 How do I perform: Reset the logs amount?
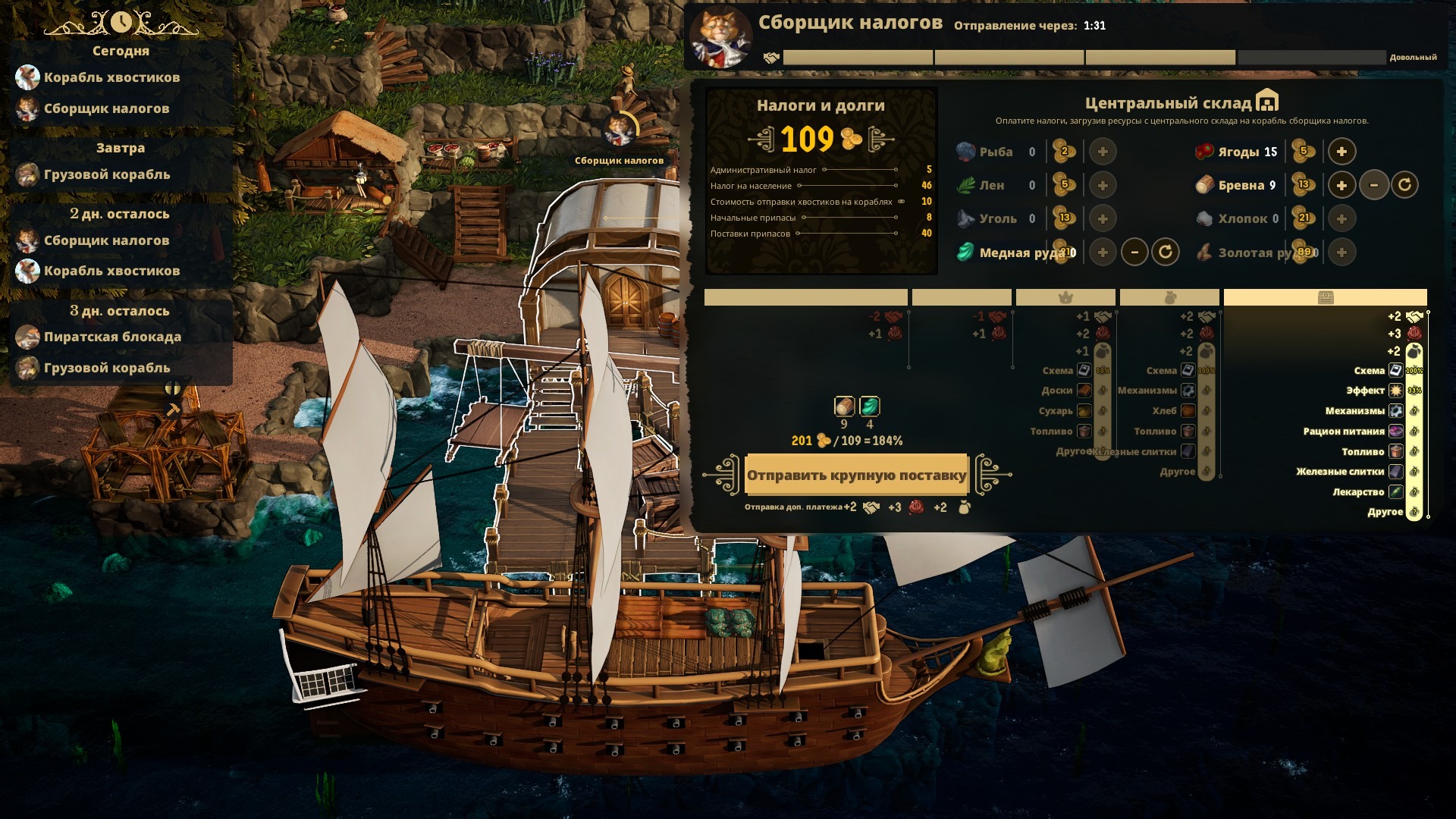1404,185
